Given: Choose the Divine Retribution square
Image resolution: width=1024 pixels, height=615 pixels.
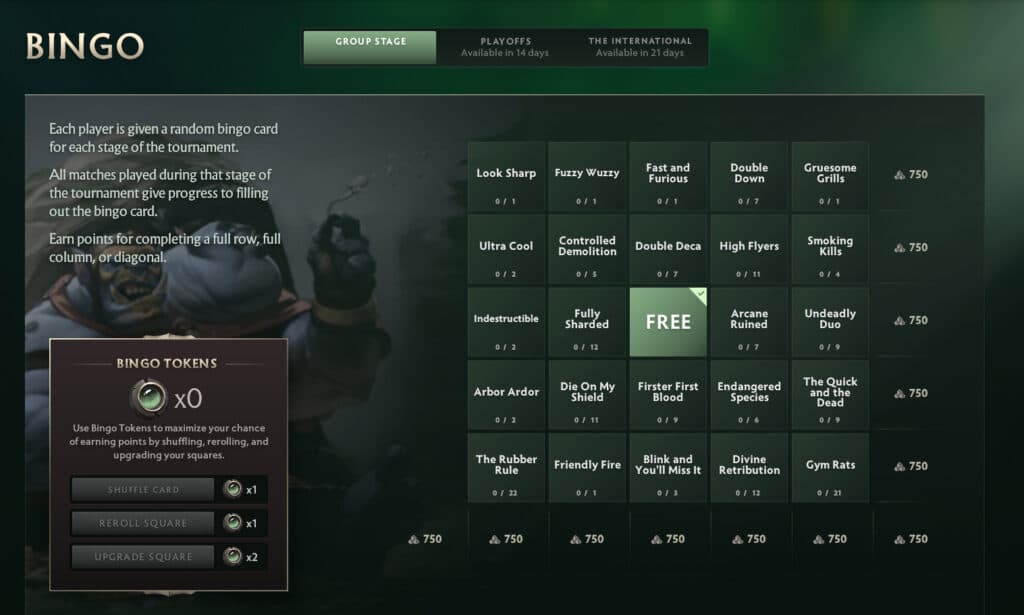Looking at the screenshot, I should pyautogui.click(x=749, y=468).
